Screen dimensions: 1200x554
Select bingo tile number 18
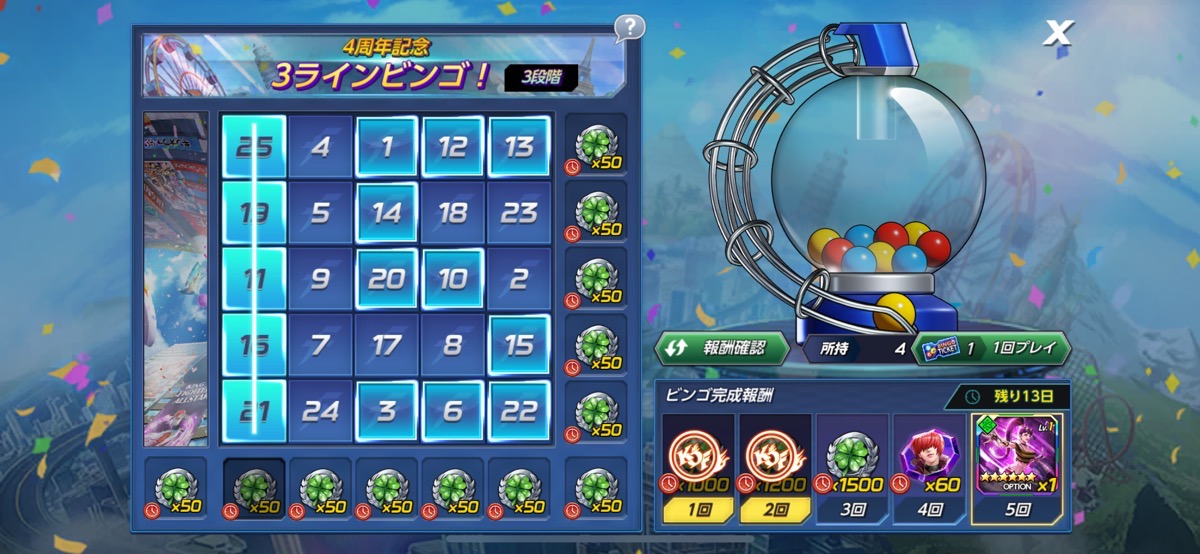pyautogui.click(x=452, y=214)
